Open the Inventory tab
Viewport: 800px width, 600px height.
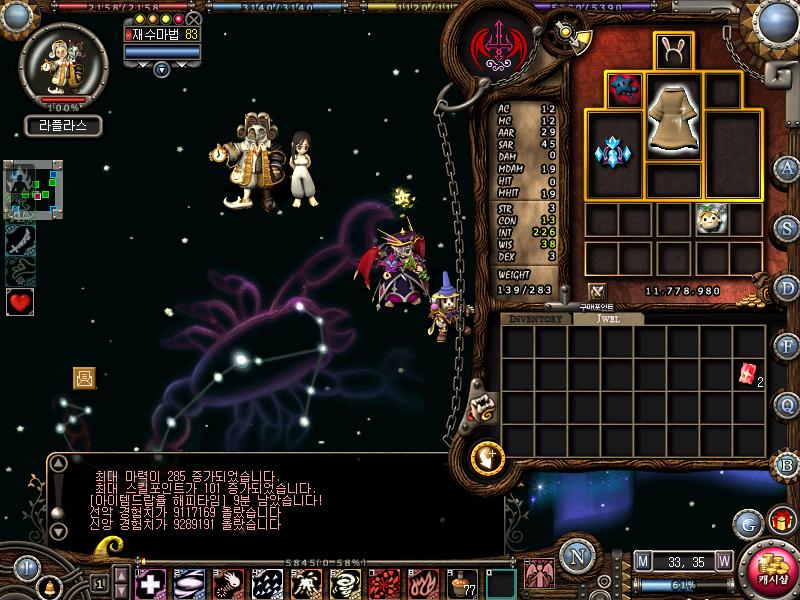point(536,319)
